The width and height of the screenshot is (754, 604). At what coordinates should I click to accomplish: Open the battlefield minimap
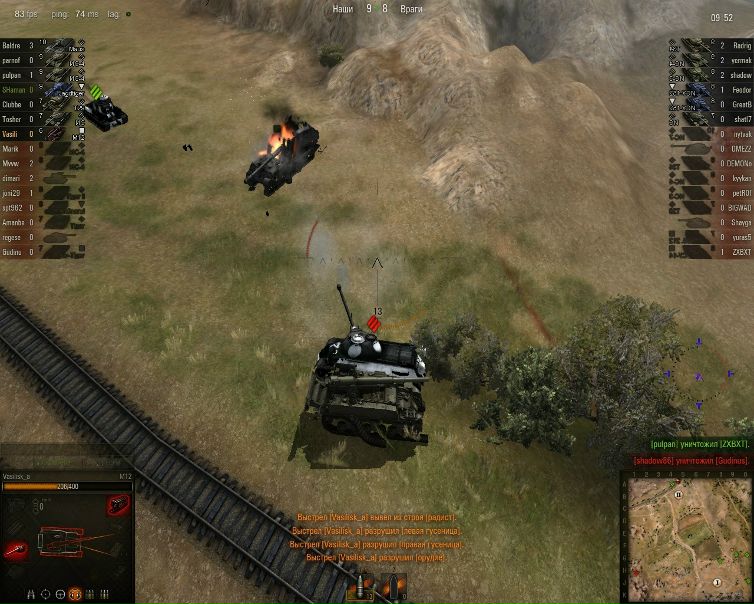coord(687,536)
